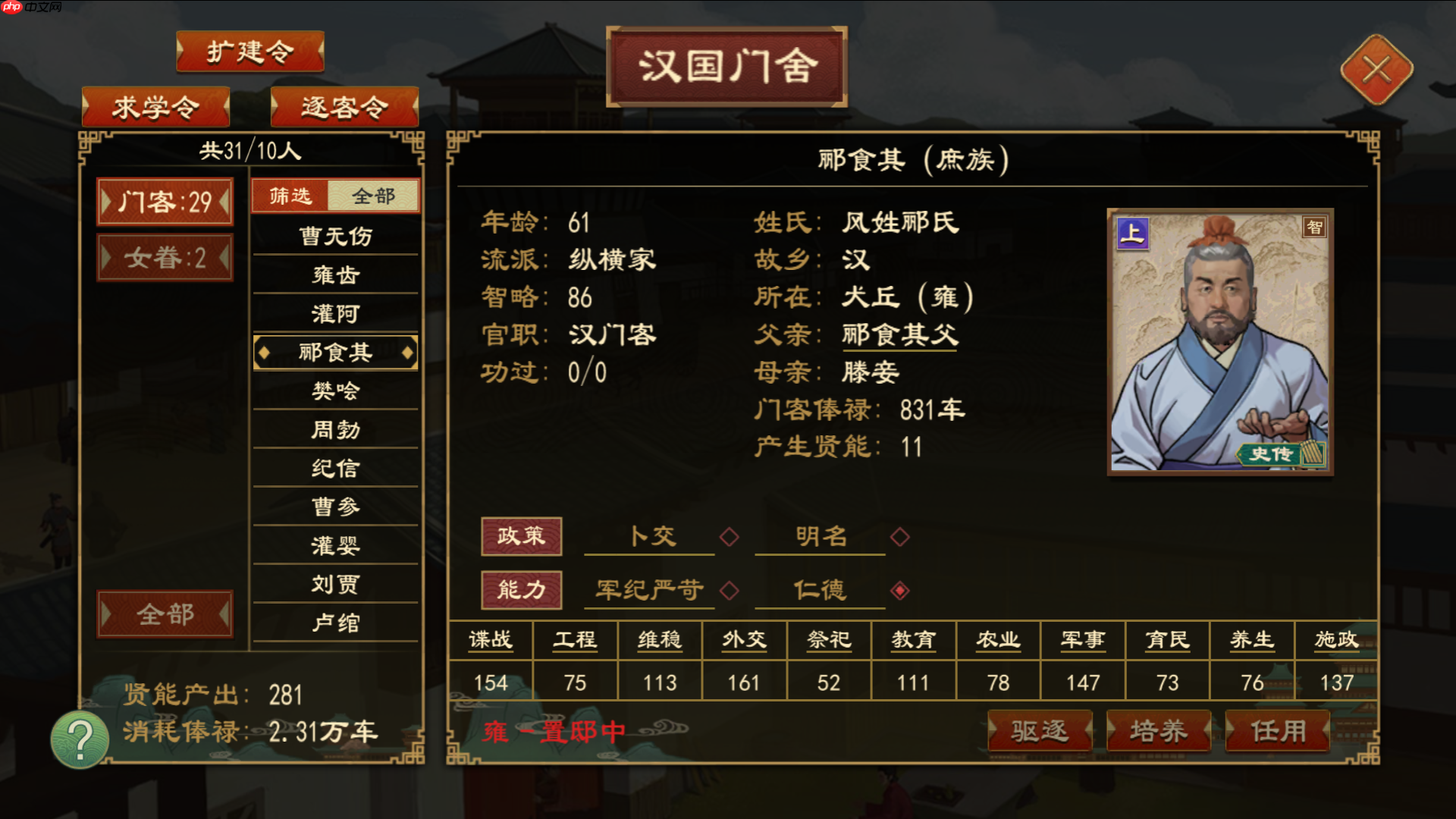Open the underlined 郦食其父 father link
Screen dimensions: 1456x819
(x=899, y=335)
